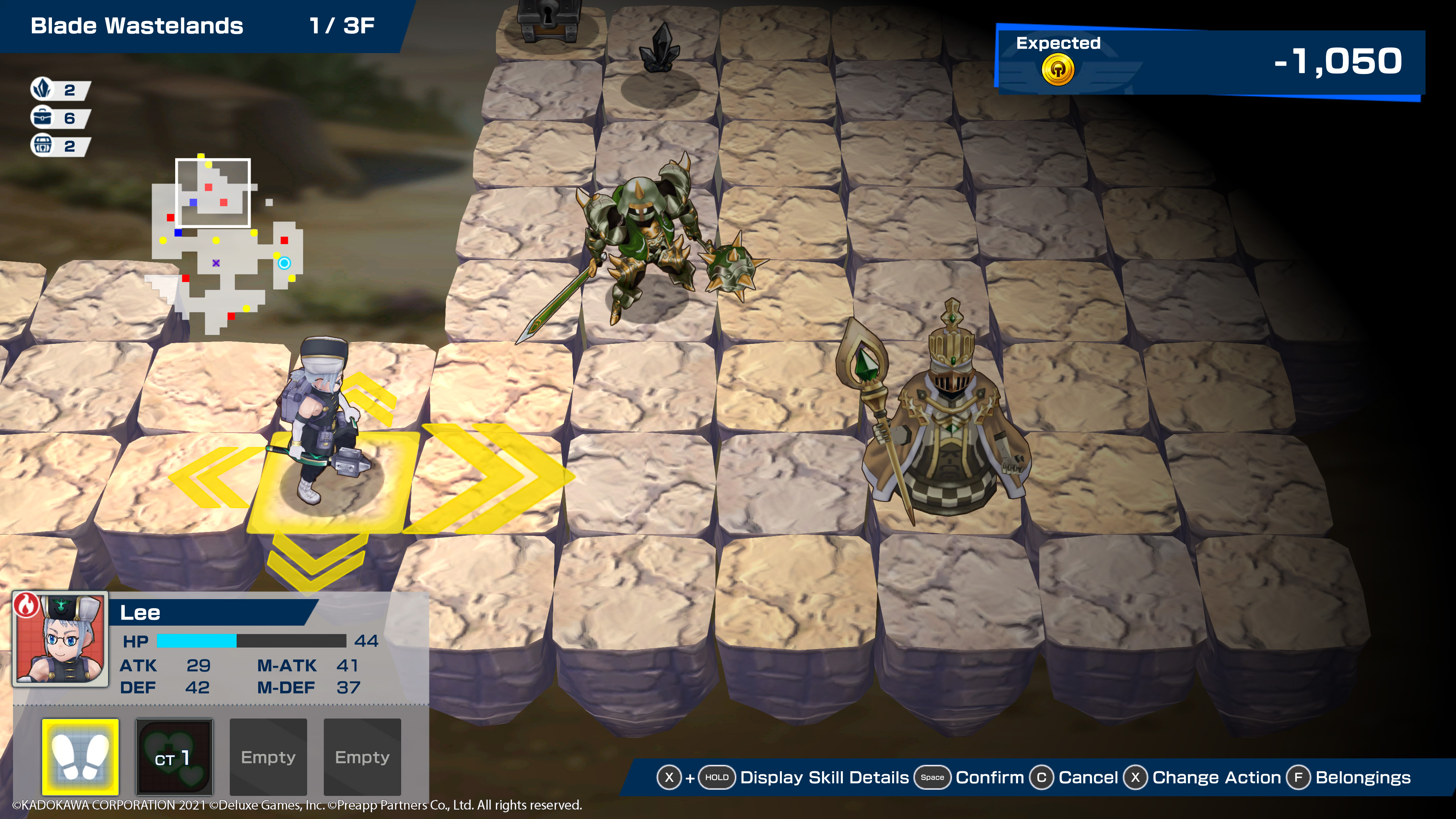Open the dungeon minimap

(226, 243)
